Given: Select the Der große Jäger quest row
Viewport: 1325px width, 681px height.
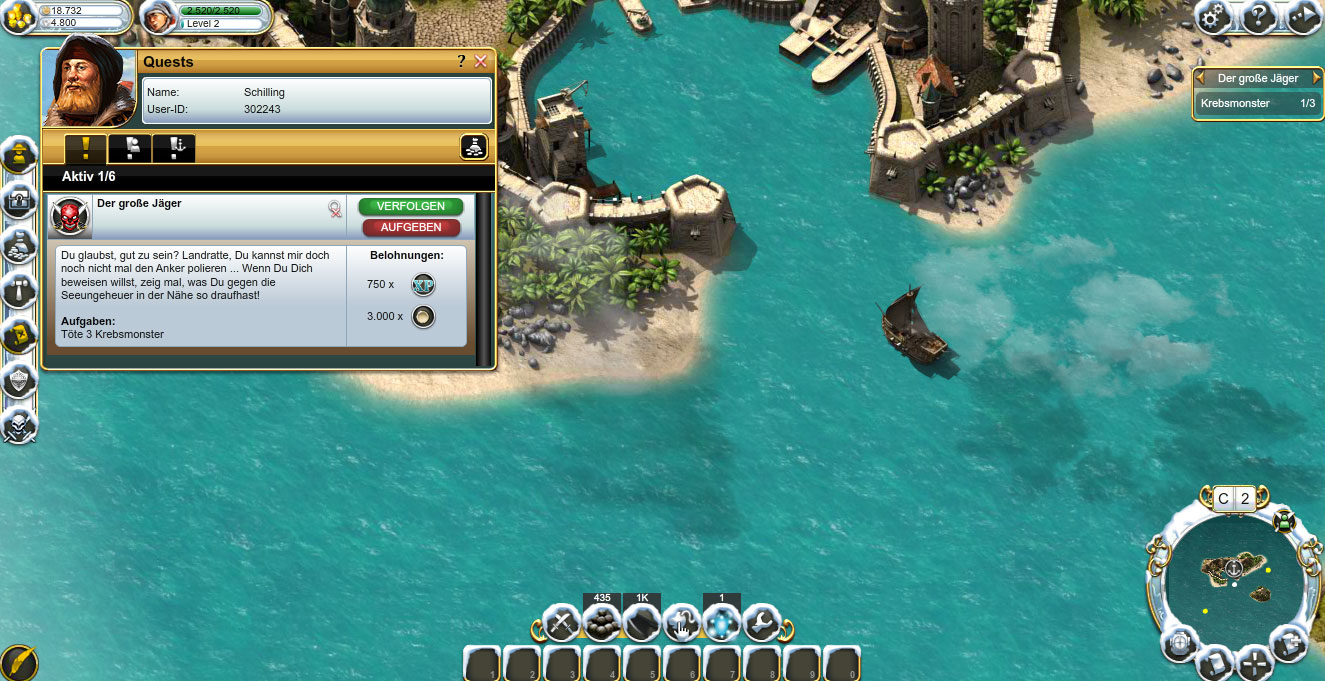Looking at the screenshot, I should pyautogui.click(x=200, y=214).
